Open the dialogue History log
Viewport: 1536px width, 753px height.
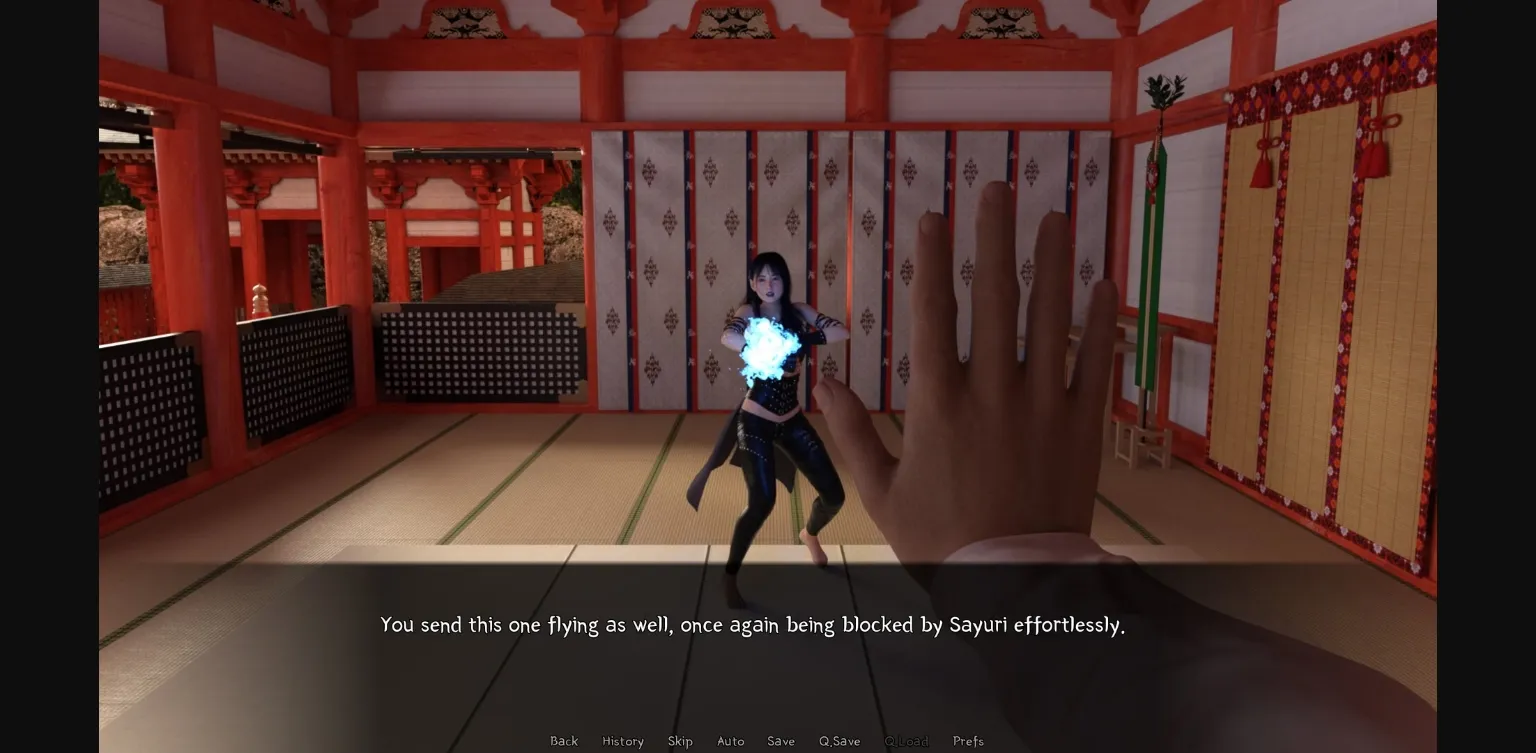(x=622, y=741)
